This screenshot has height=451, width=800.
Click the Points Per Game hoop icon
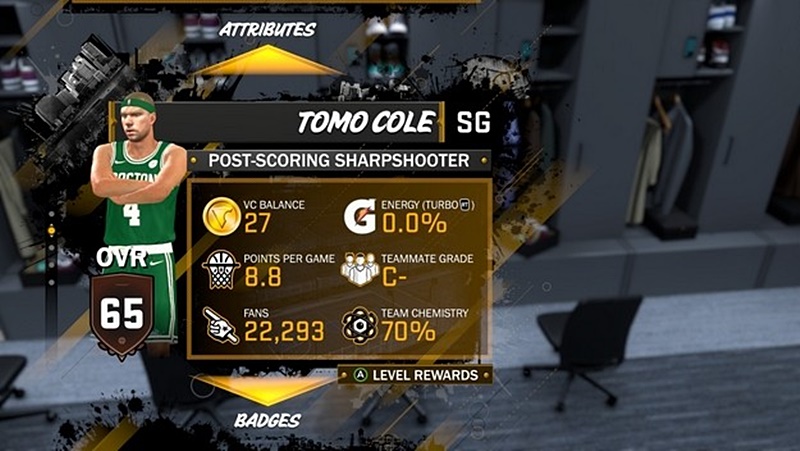coord(221,270)
